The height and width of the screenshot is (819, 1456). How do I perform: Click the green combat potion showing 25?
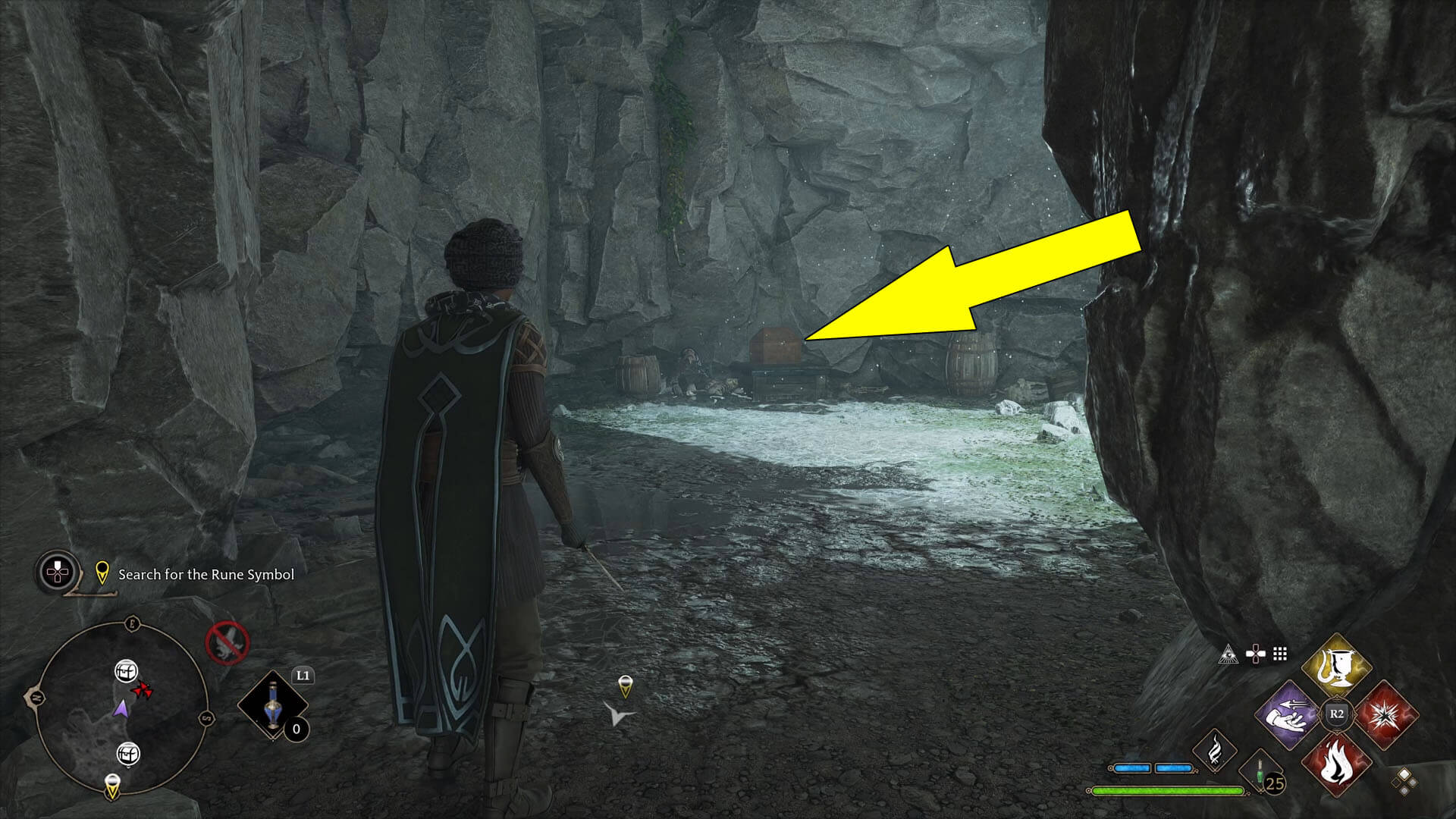1260,770
